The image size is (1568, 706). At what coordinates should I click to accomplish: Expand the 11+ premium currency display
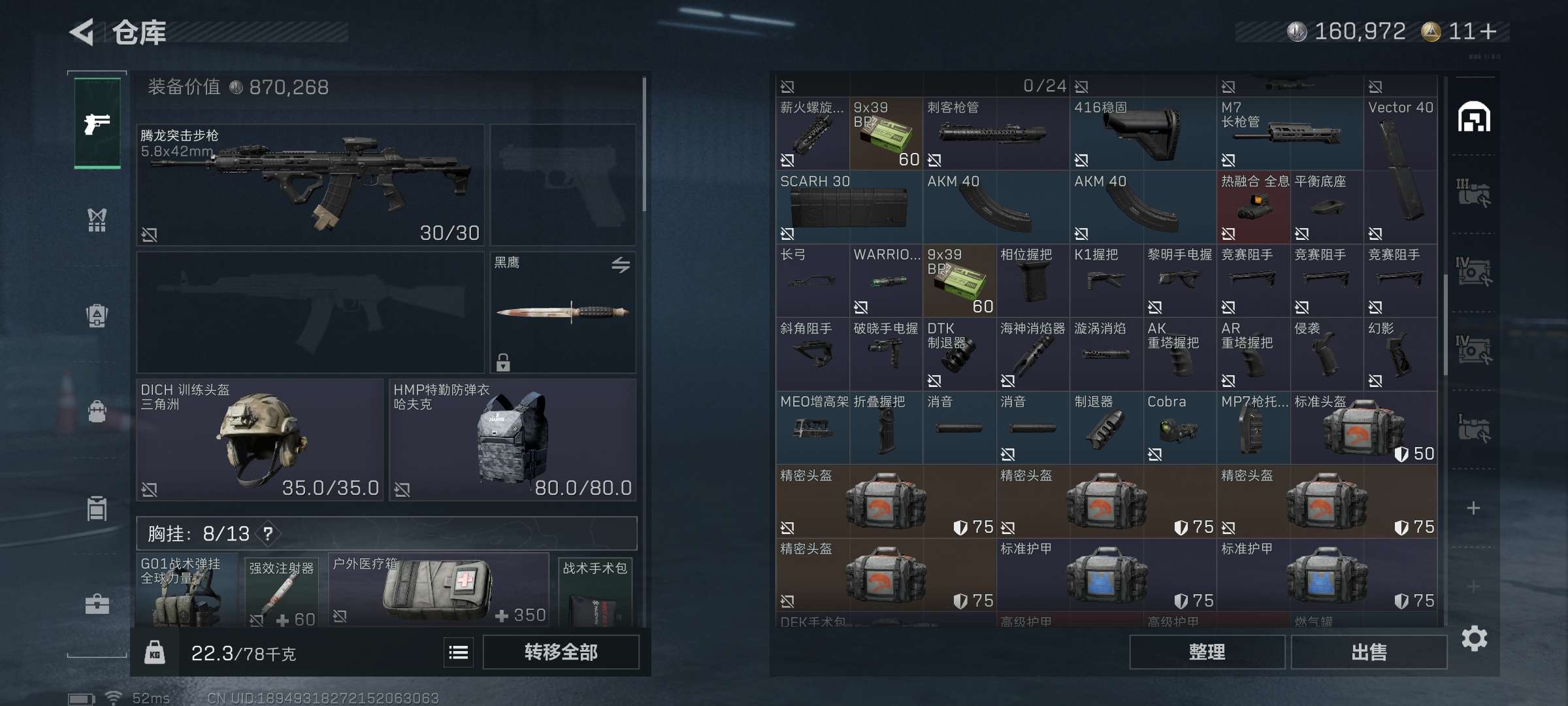pyautogui.click(x=1475, y=31)
